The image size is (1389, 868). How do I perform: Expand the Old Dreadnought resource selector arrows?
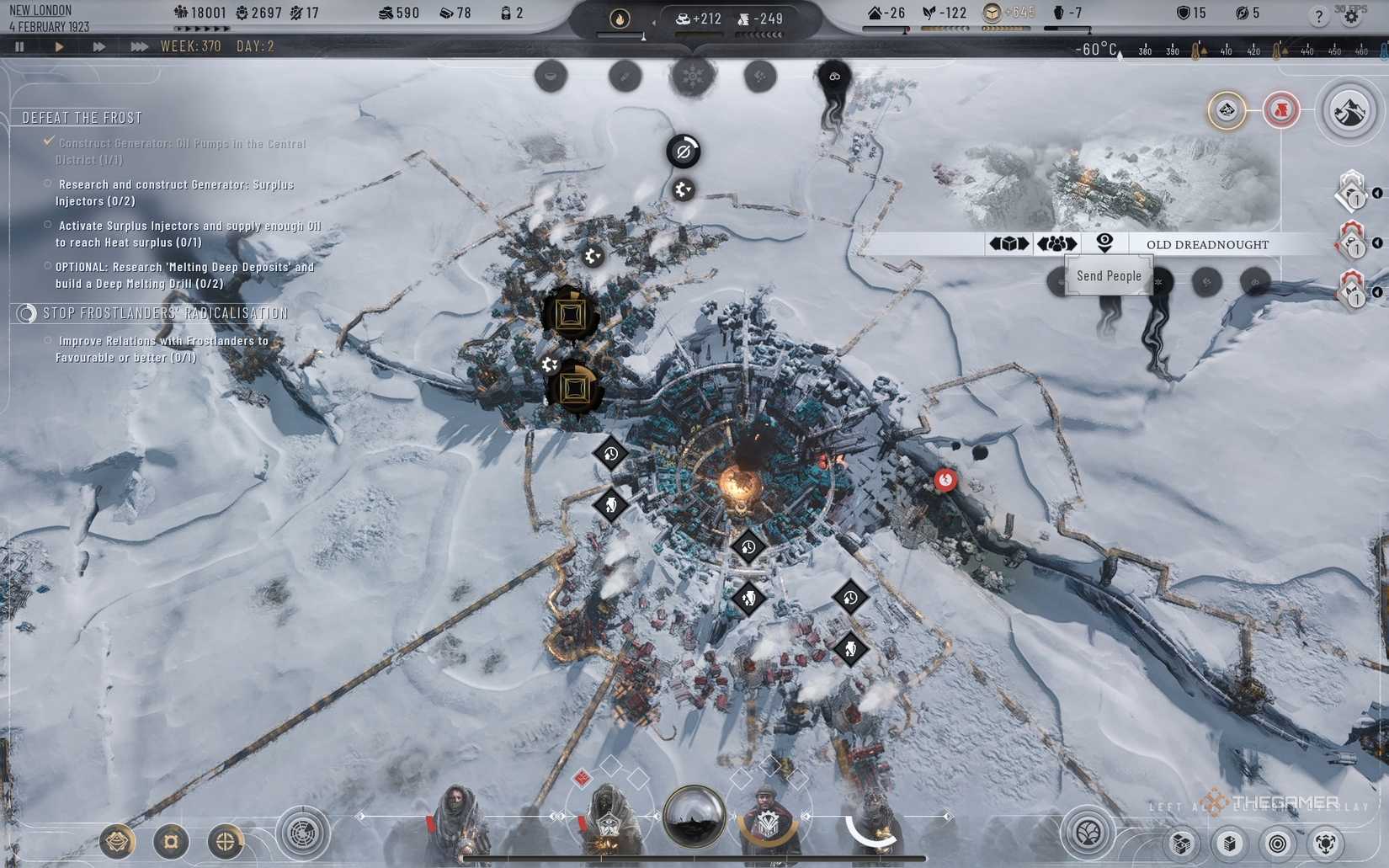click(x=1009, y=242)
